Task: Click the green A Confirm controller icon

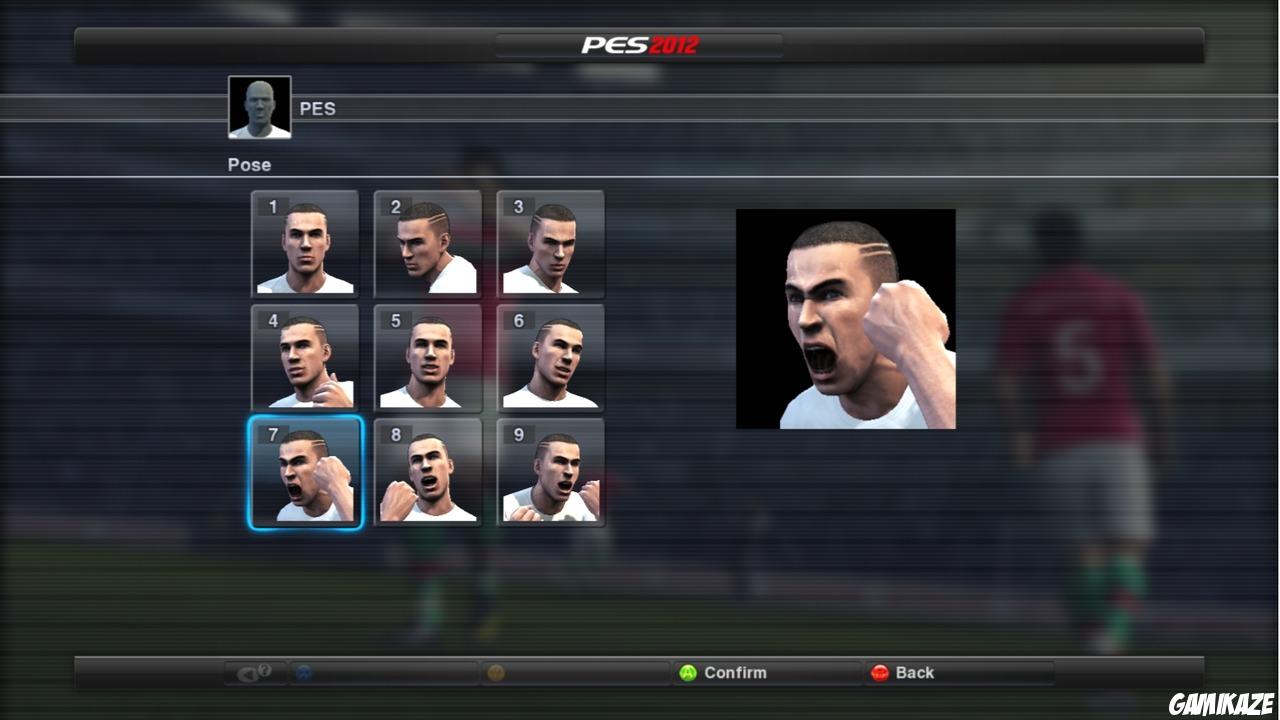Action: 686,673
